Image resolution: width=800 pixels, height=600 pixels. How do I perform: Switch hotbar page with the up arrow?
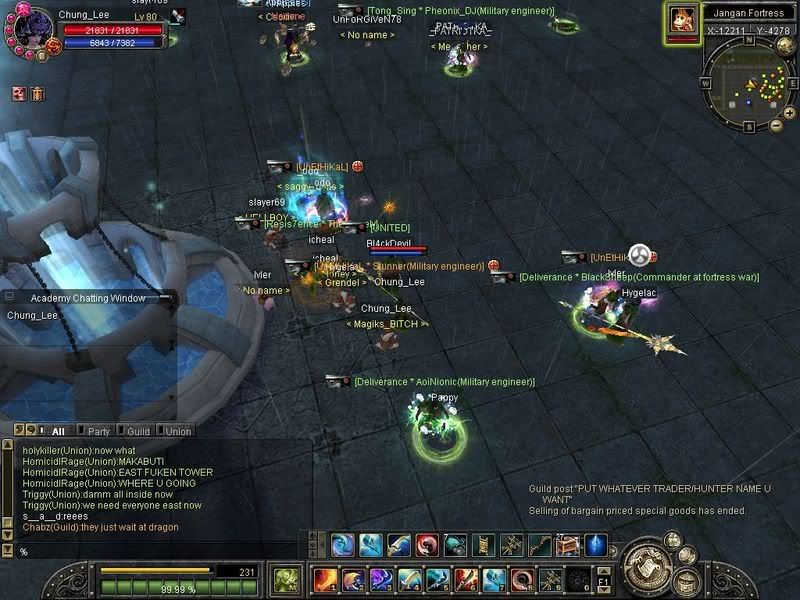coord(603,568)
